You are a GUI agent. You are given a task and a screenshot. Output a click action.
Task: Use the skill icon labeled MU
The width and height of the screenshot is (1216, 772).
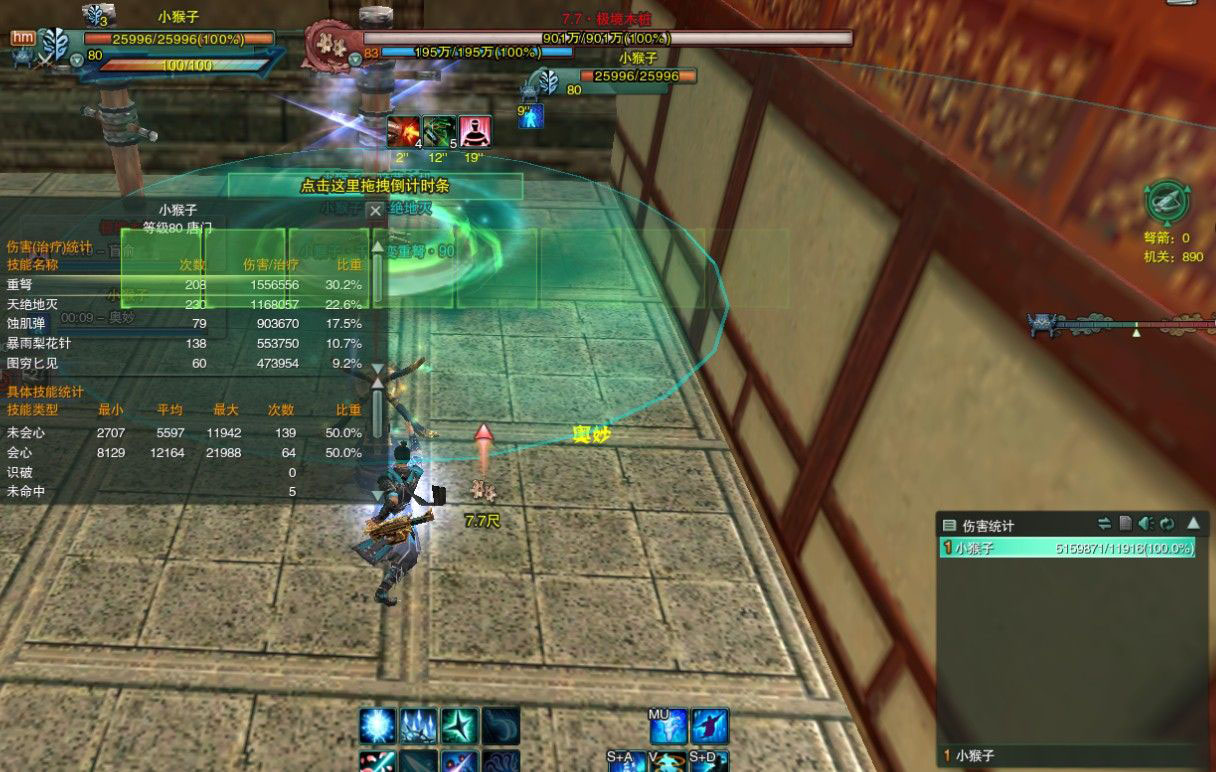point(668,726)
